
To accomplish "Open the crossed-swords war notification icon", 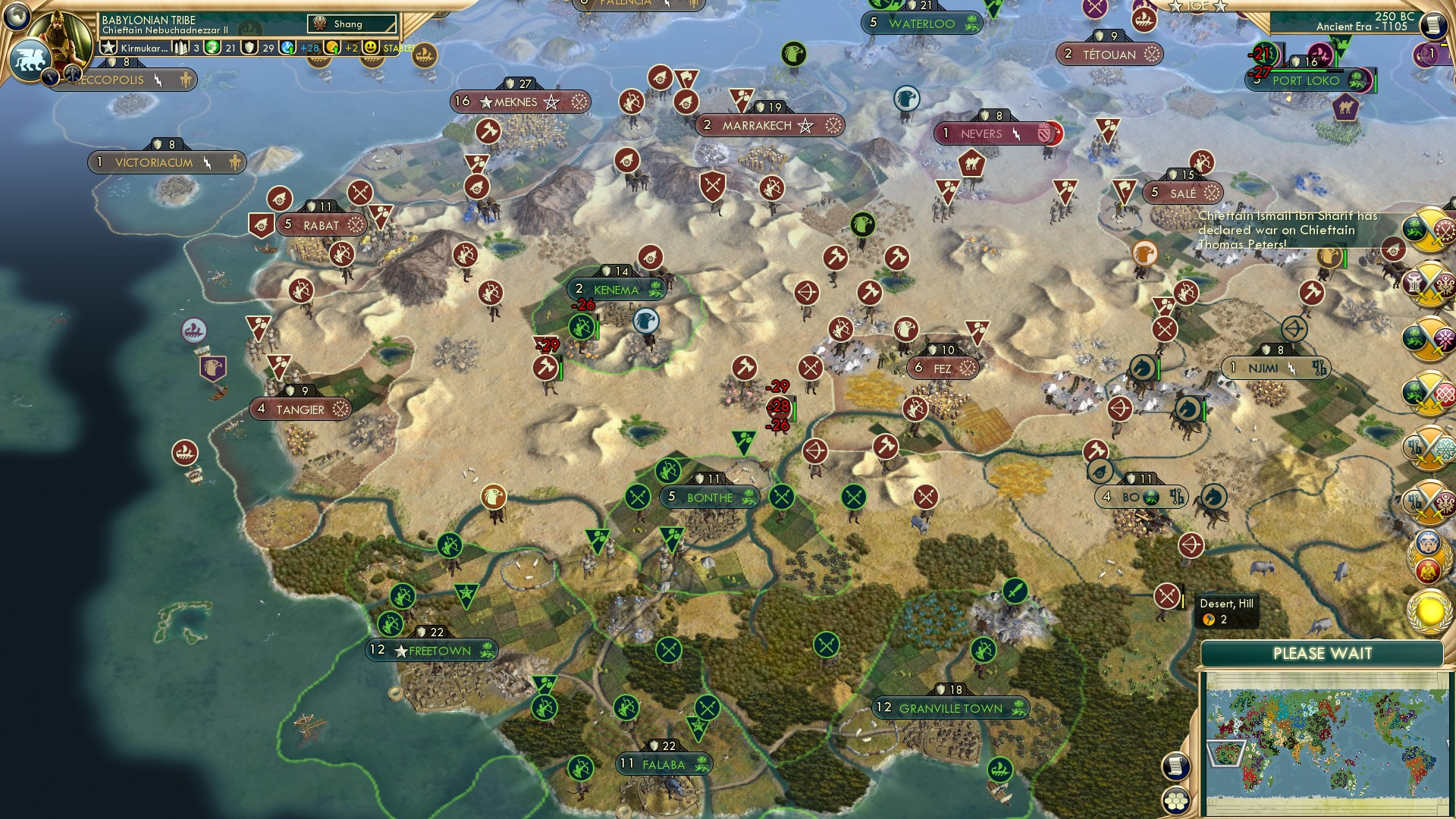I will [x=1426, y=231].
